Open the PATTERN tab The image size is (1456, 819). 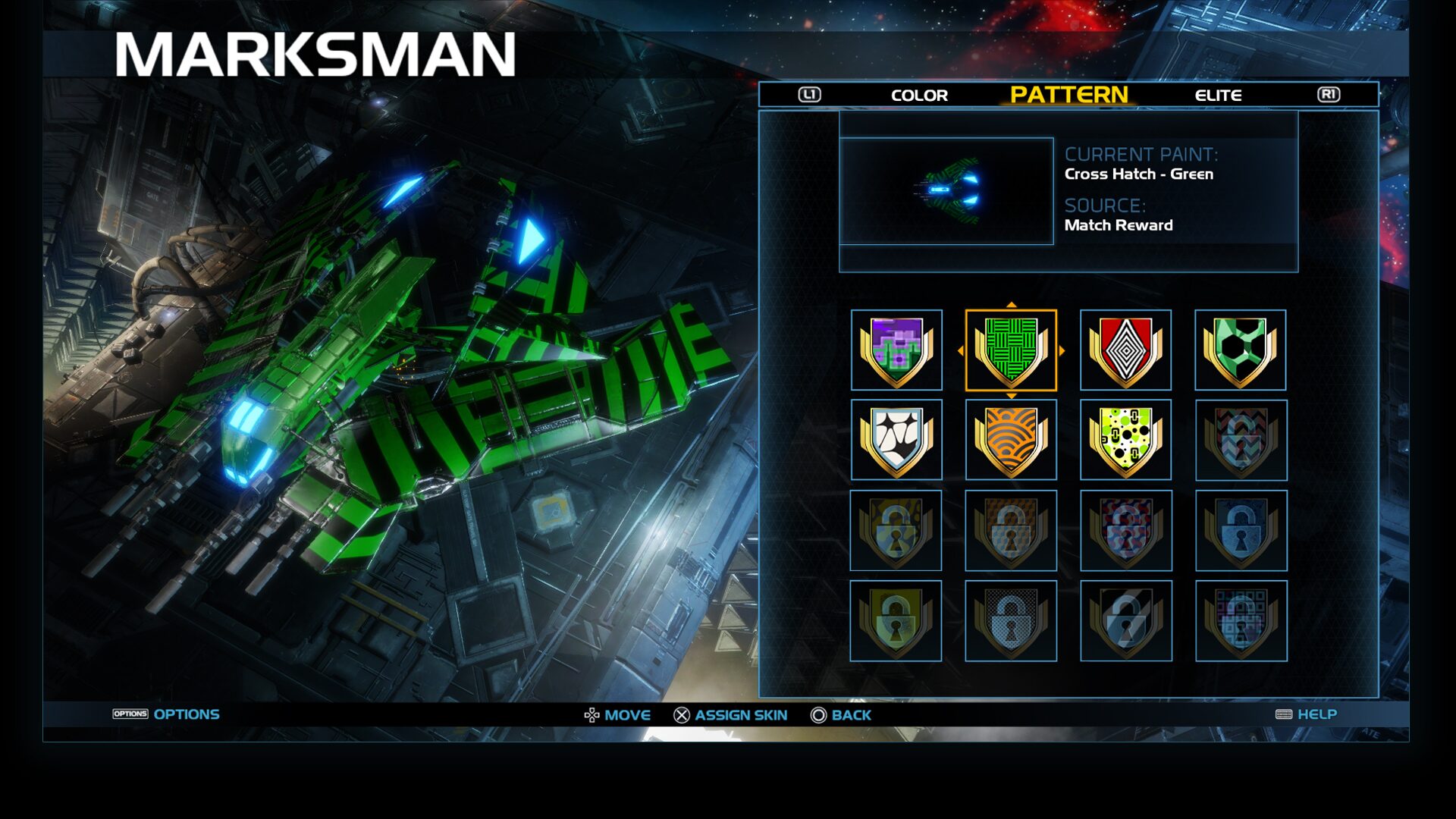coord(1065,95)
